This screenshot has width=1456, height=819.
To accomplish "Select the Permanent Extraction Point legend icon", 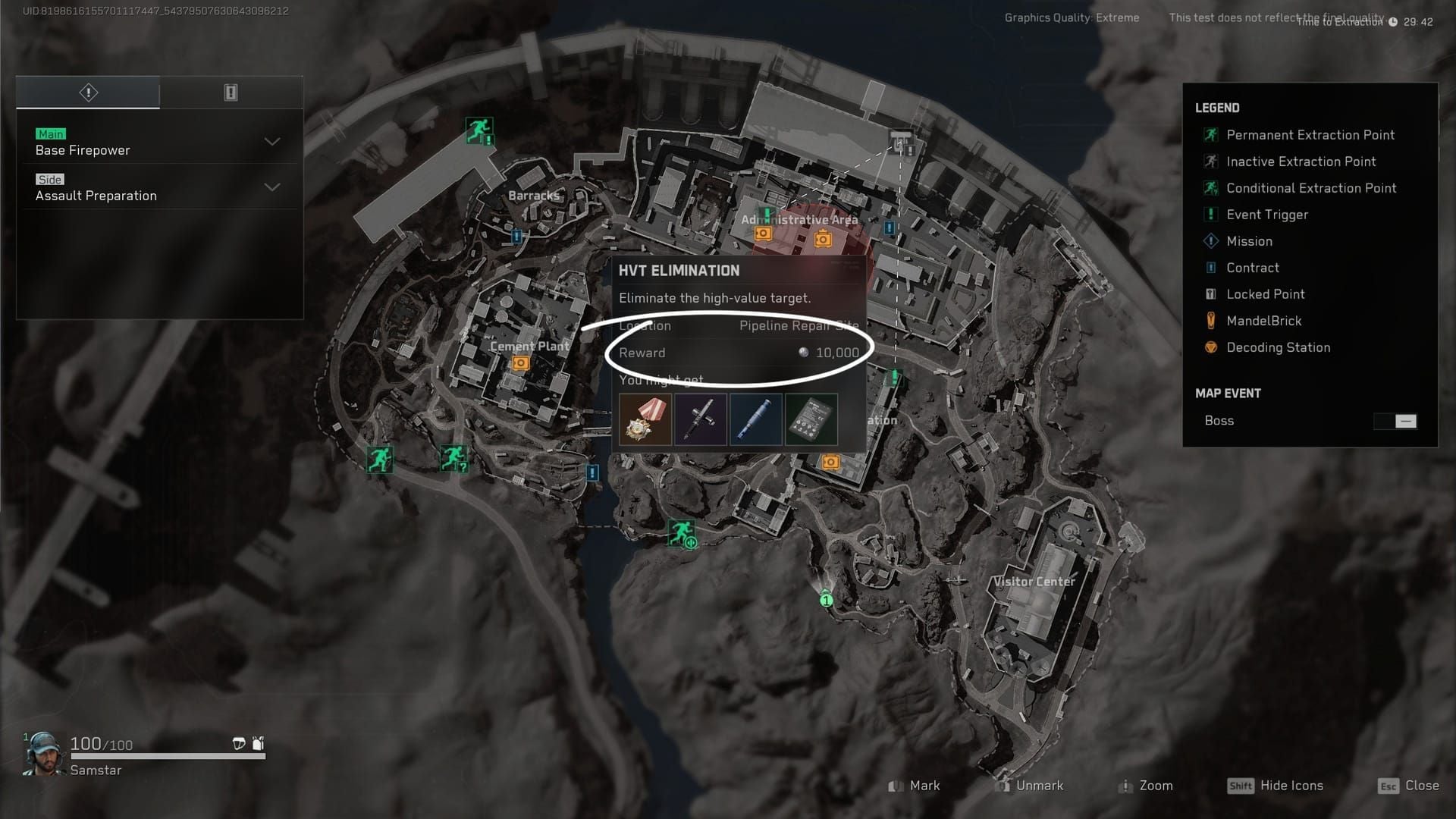I will pos(1211,135).
